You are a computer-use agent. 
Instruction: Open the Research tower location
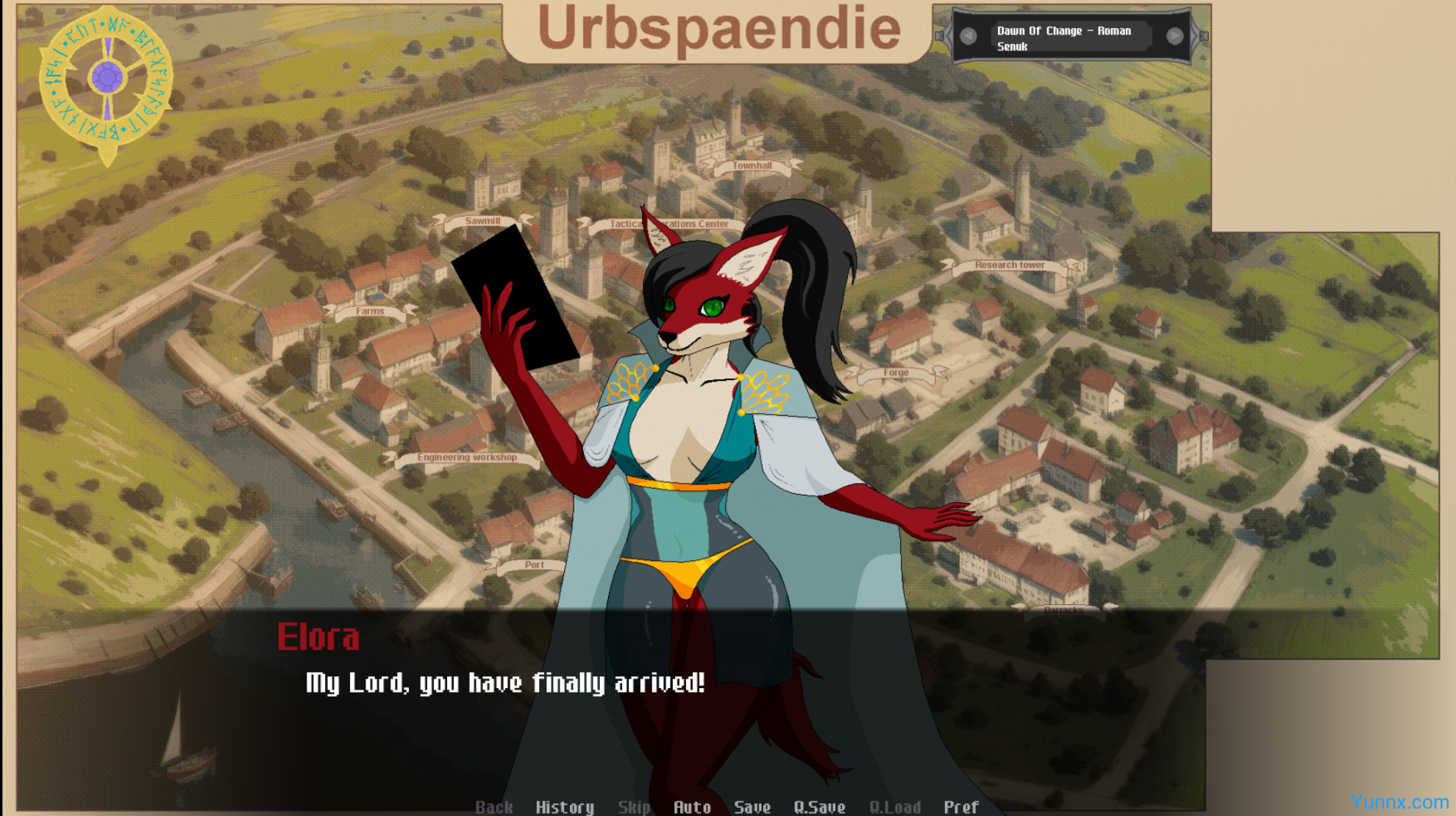[x=1009, y=265]
